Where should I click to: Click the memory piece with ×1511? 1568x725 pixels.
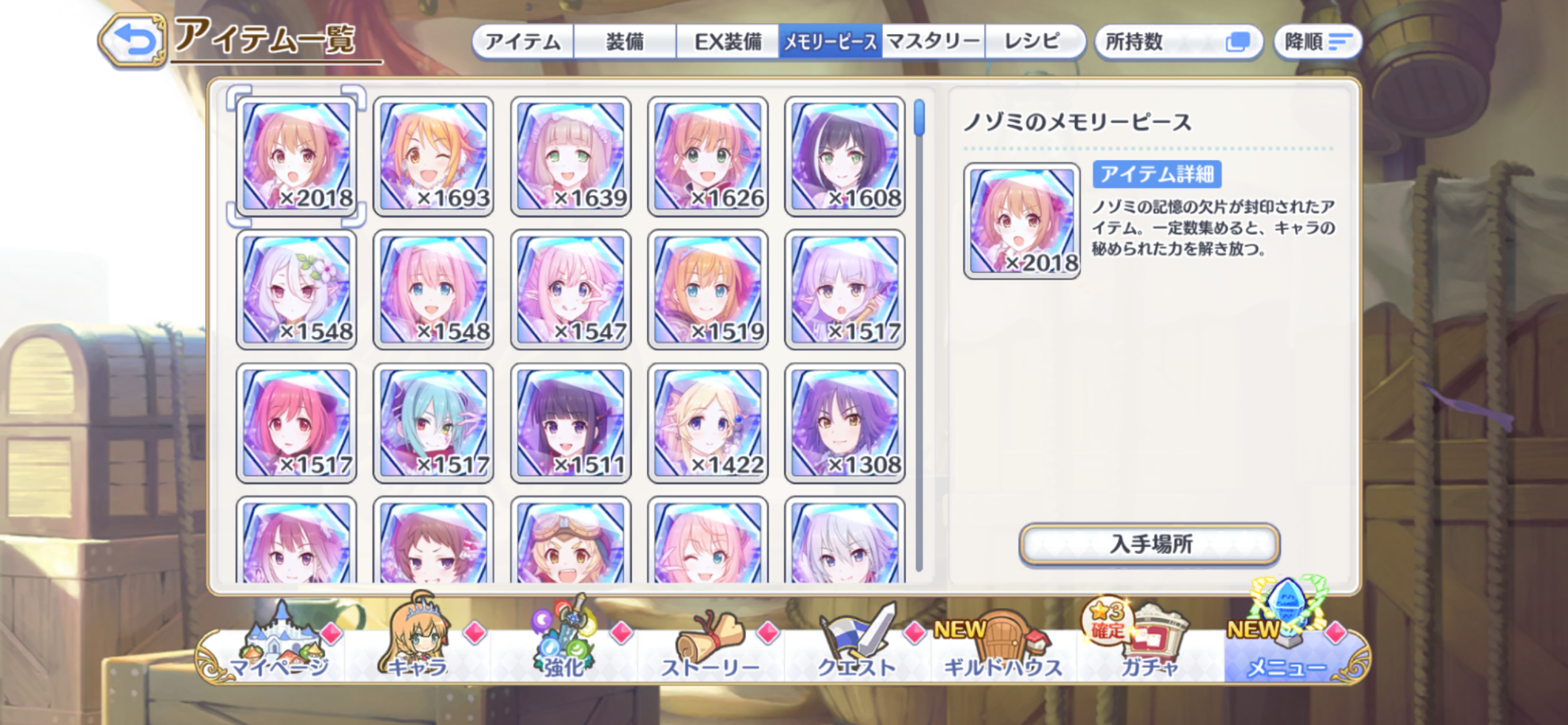tap(571, 423)
